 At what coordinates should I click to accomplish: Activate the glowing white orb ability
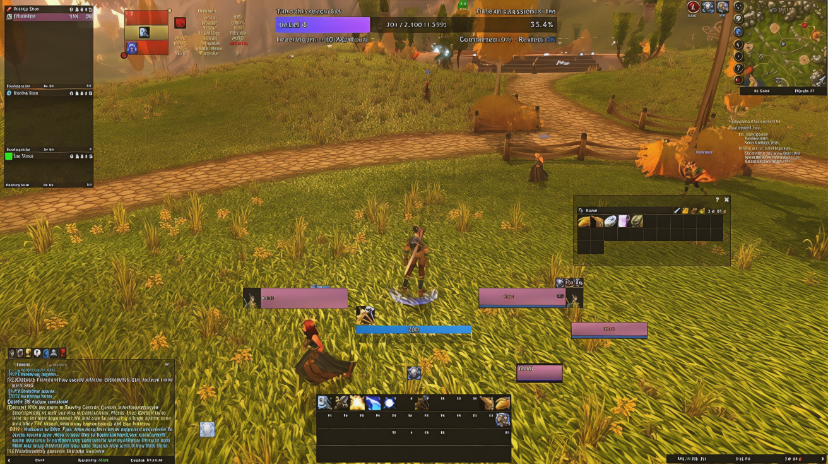point(390,403)
